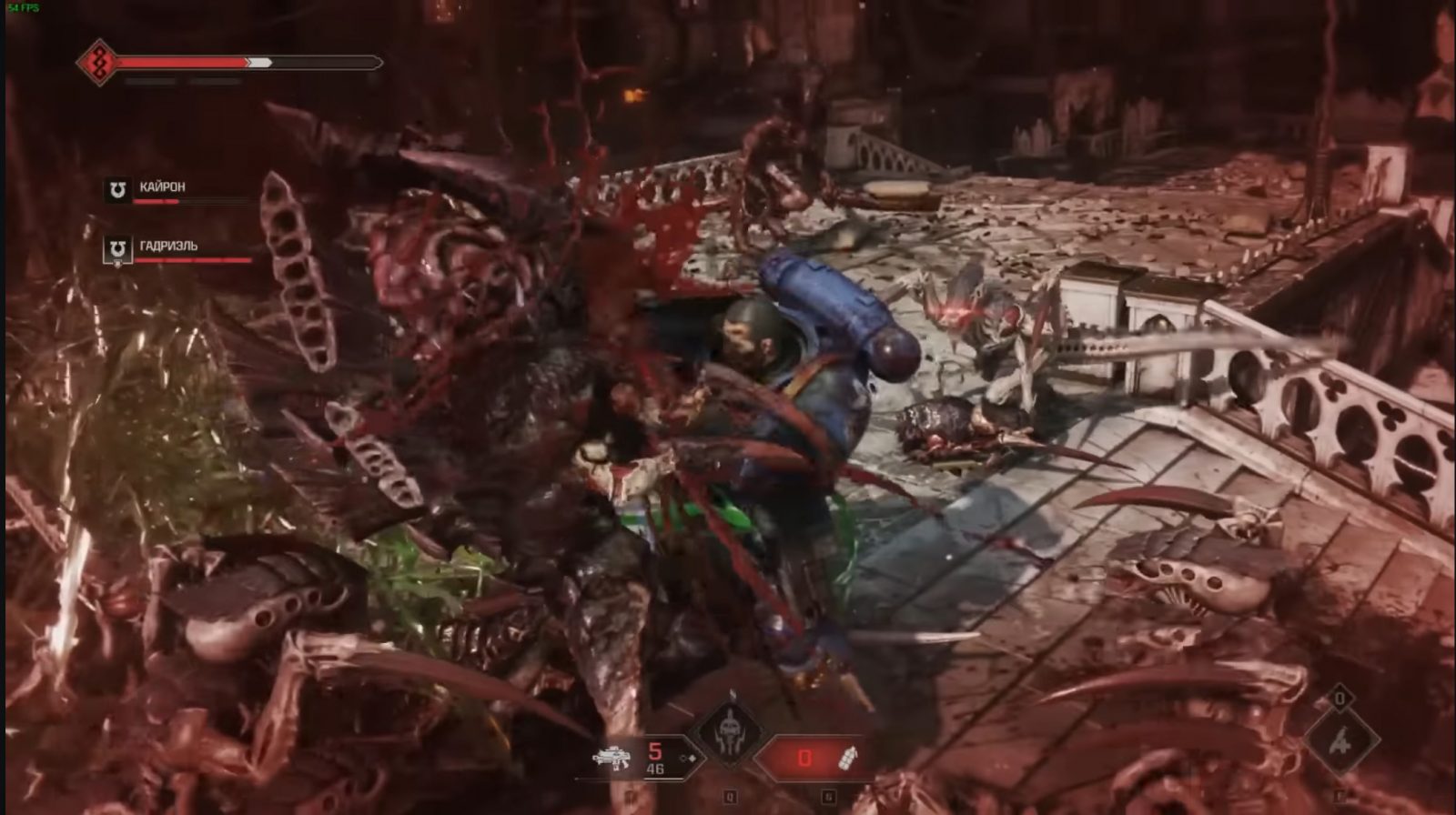
Task: Select the bolt rifle weapon icon
Action: coord(612,758)
